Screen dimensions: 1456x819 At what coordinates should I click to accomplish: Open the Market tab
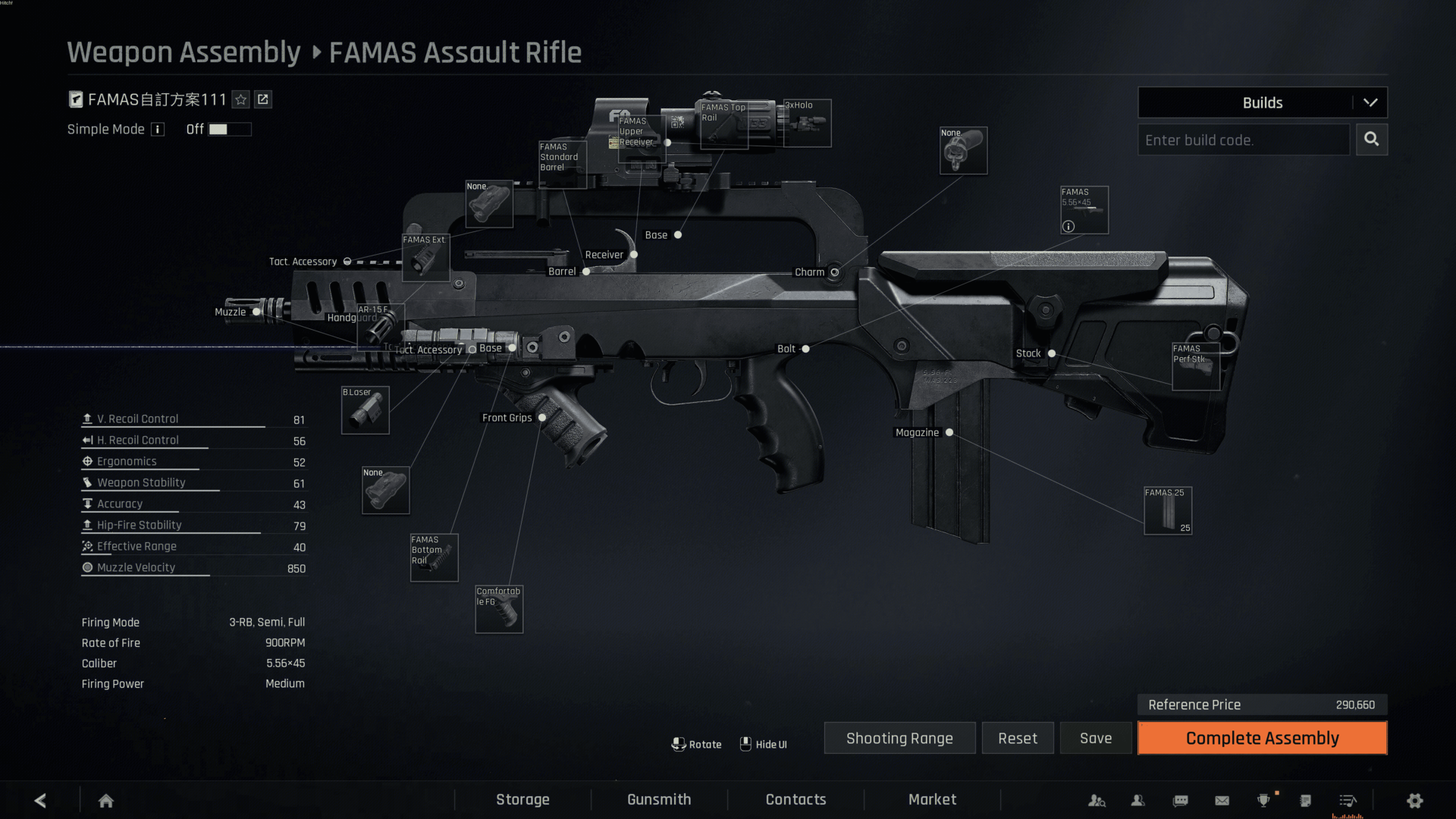(932, 799)
